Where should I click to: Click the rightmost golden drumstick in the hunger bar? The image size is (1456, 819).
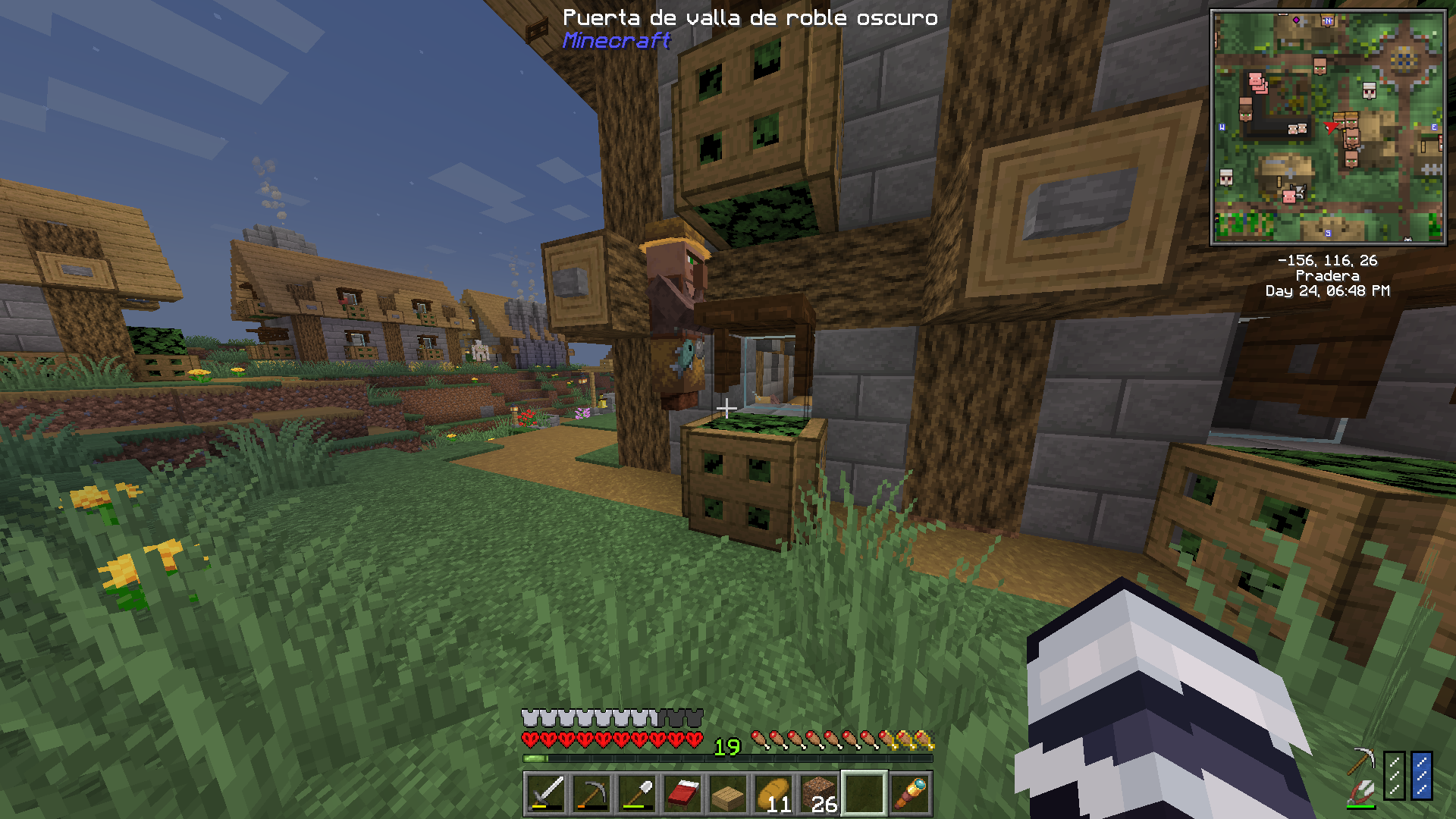pyautogui.click(x=924, y=739)
